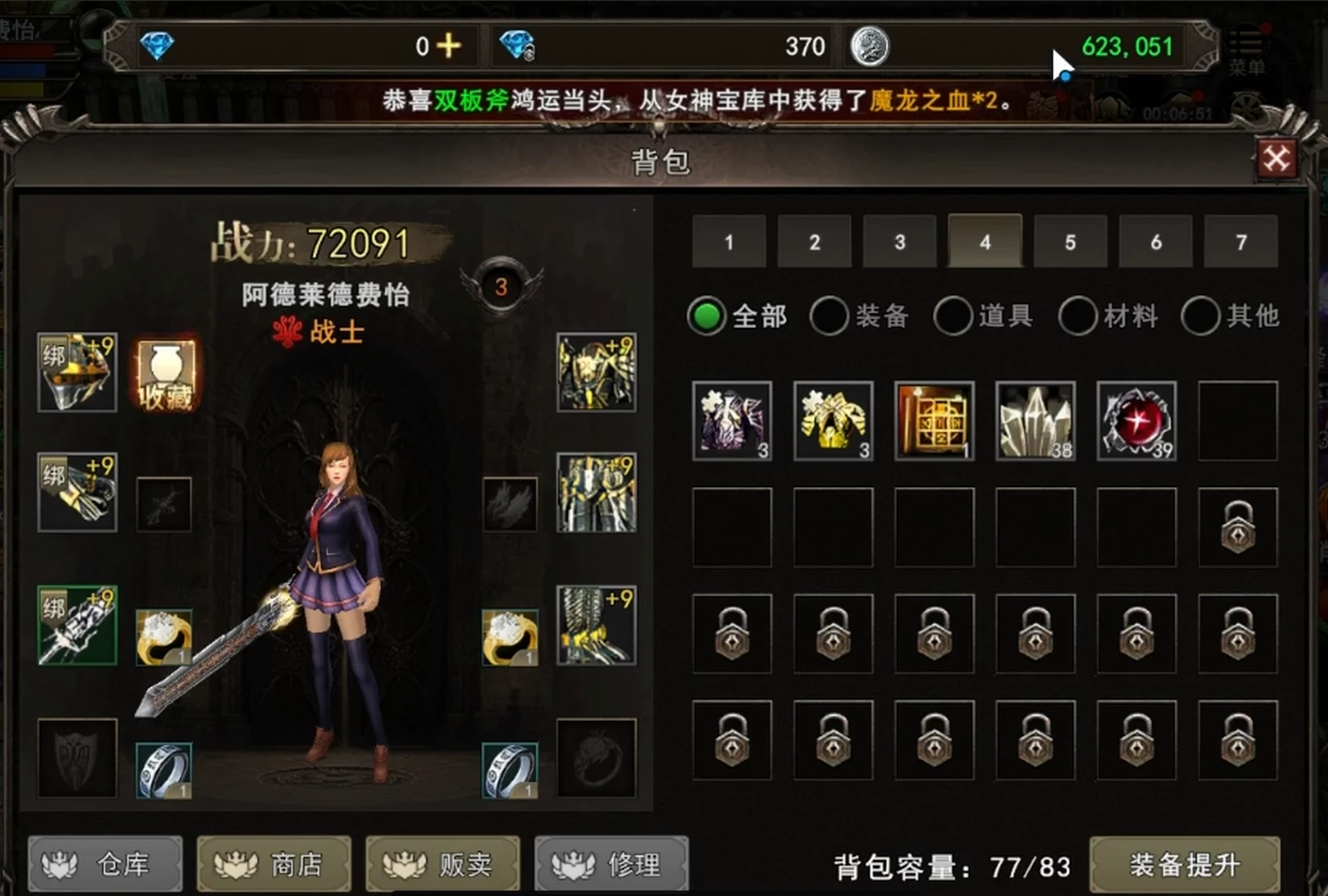Switch to bag tab 7

coord(1241,242)
